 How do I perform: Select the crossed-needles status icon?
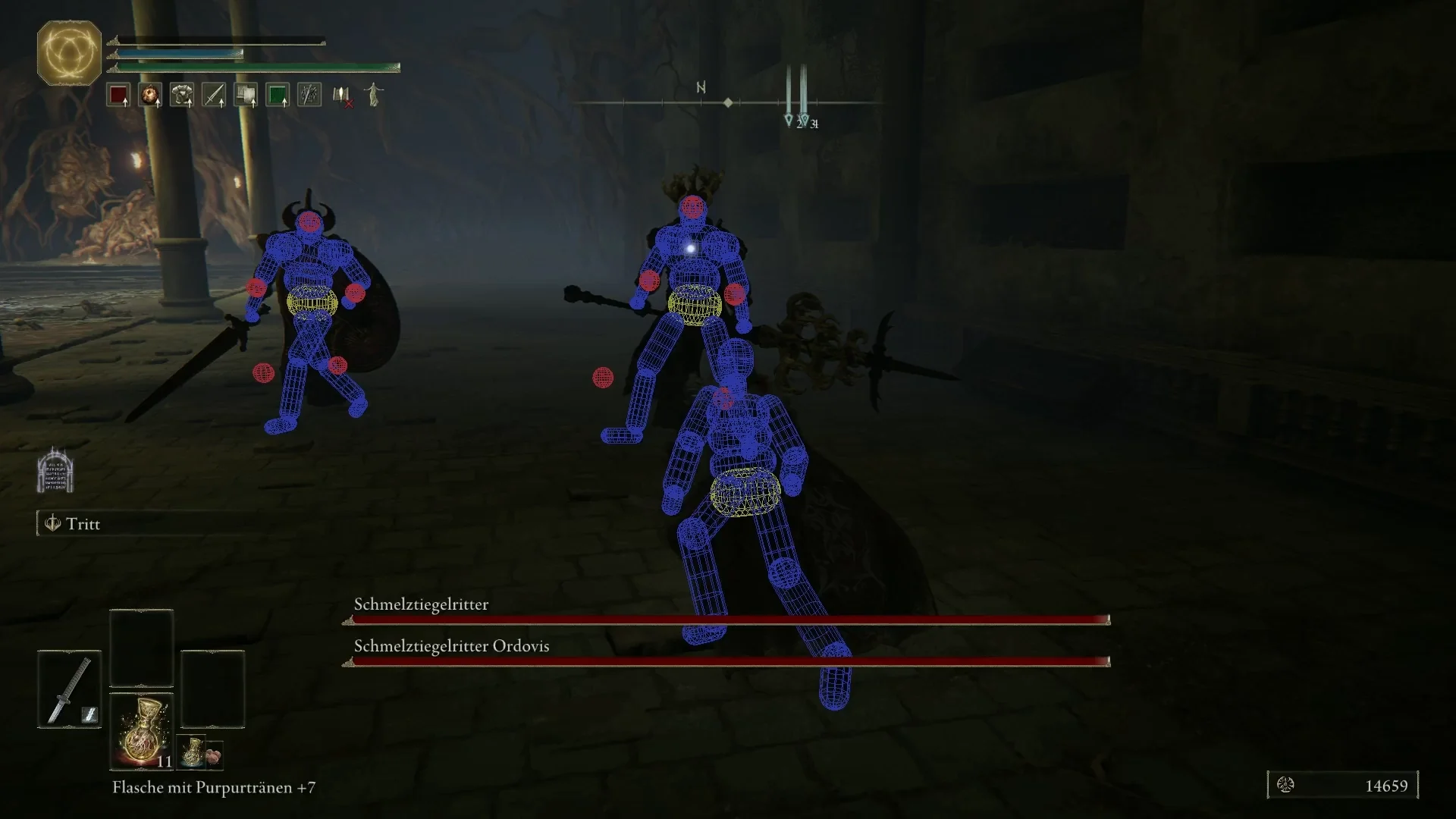point(309,94)
